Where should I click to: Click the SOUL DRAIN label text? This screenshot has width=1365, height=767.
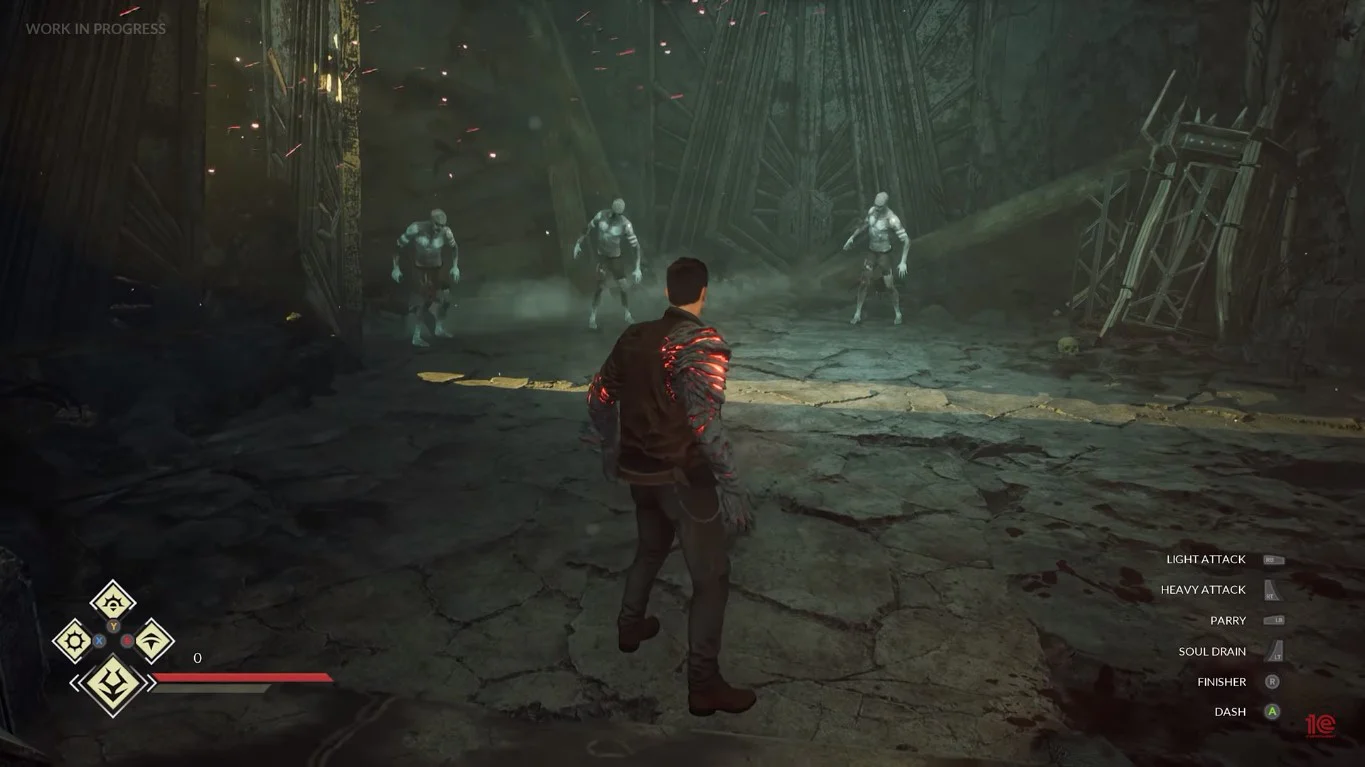[1212, 651]
